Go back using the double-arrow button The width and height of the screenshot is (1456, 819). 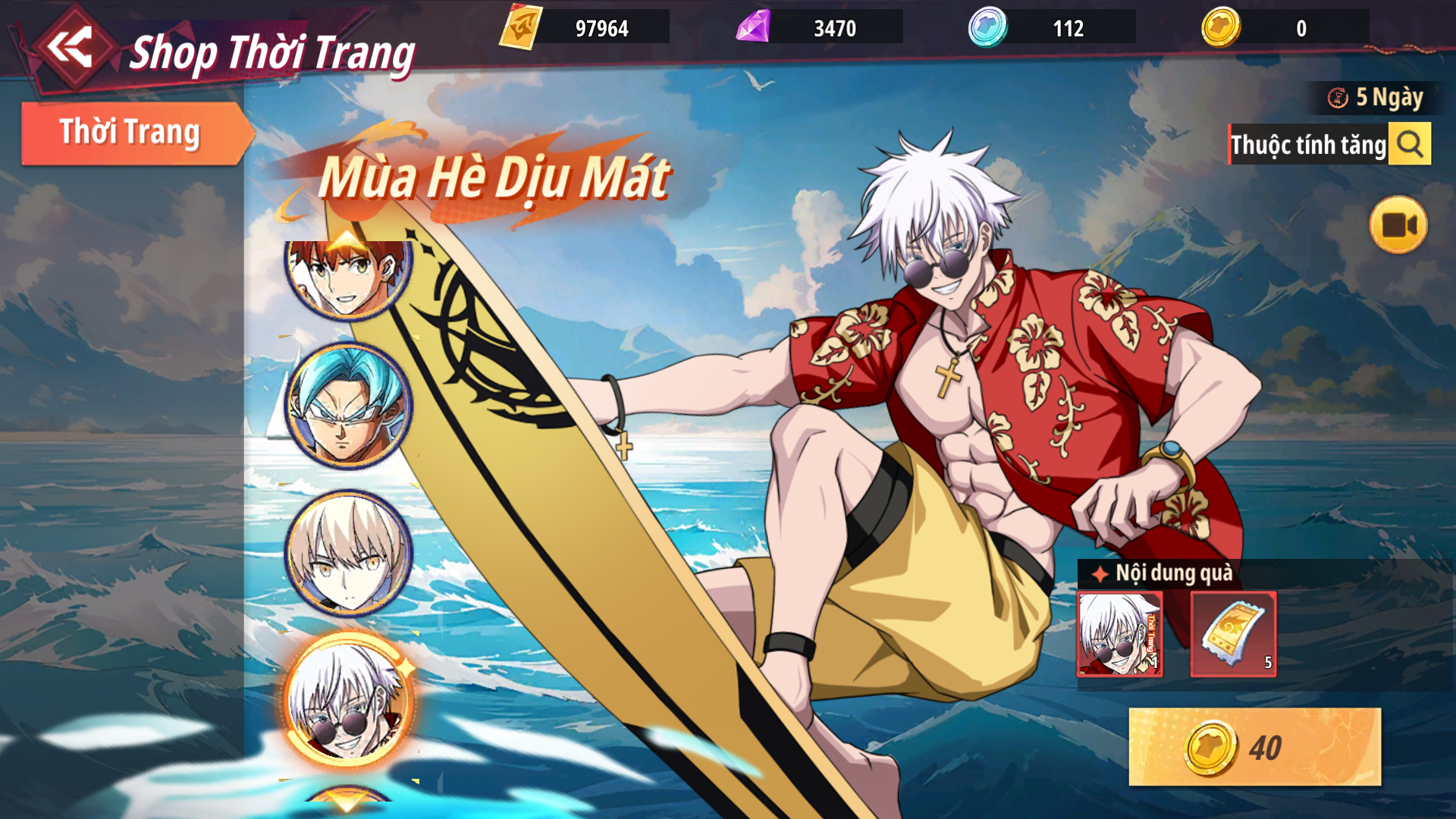tap(70, 49)
